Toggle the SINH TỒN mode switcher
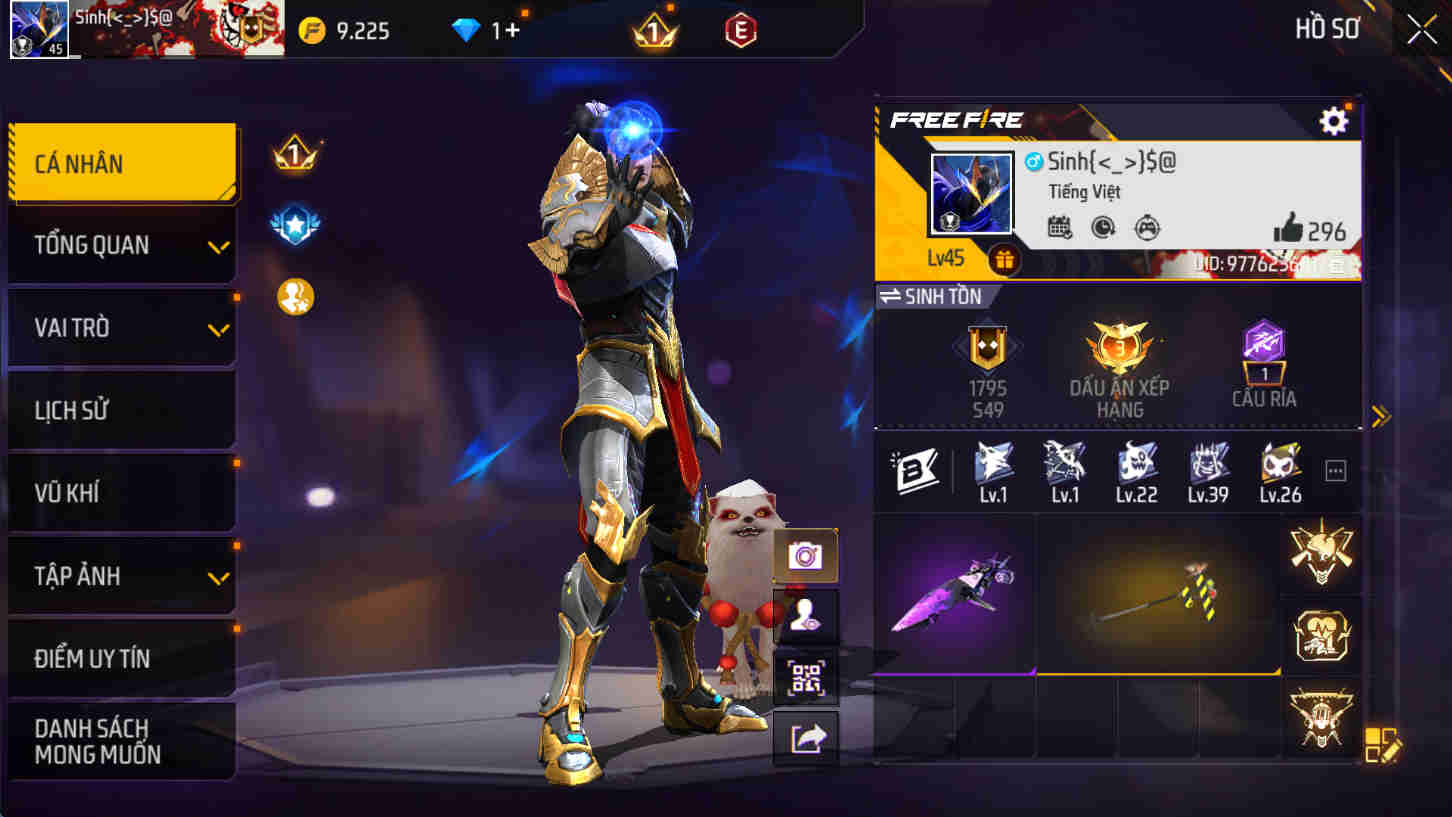The width and height of the screenshot is (1452, 817). pos(934,296)
